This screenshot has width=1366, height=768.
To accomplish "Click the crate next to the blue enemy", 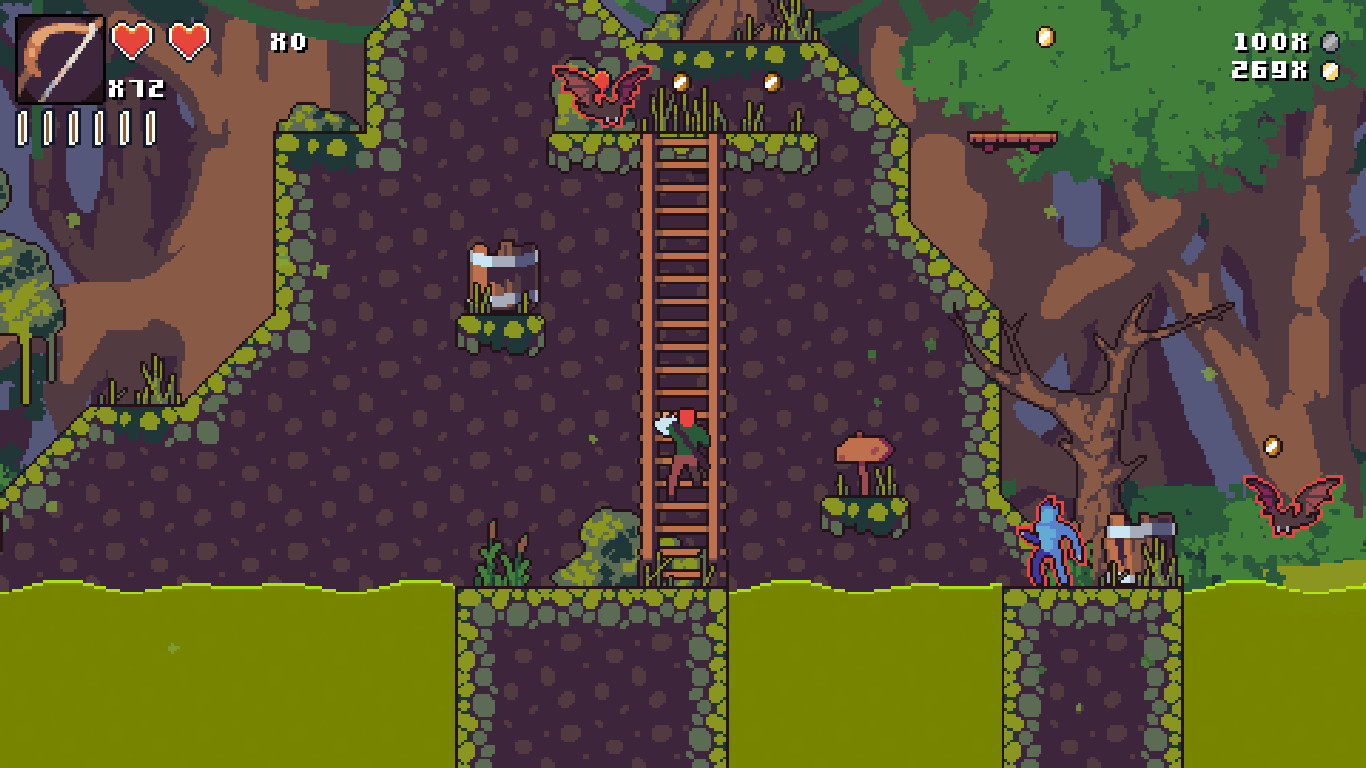I will point(1135,545).
